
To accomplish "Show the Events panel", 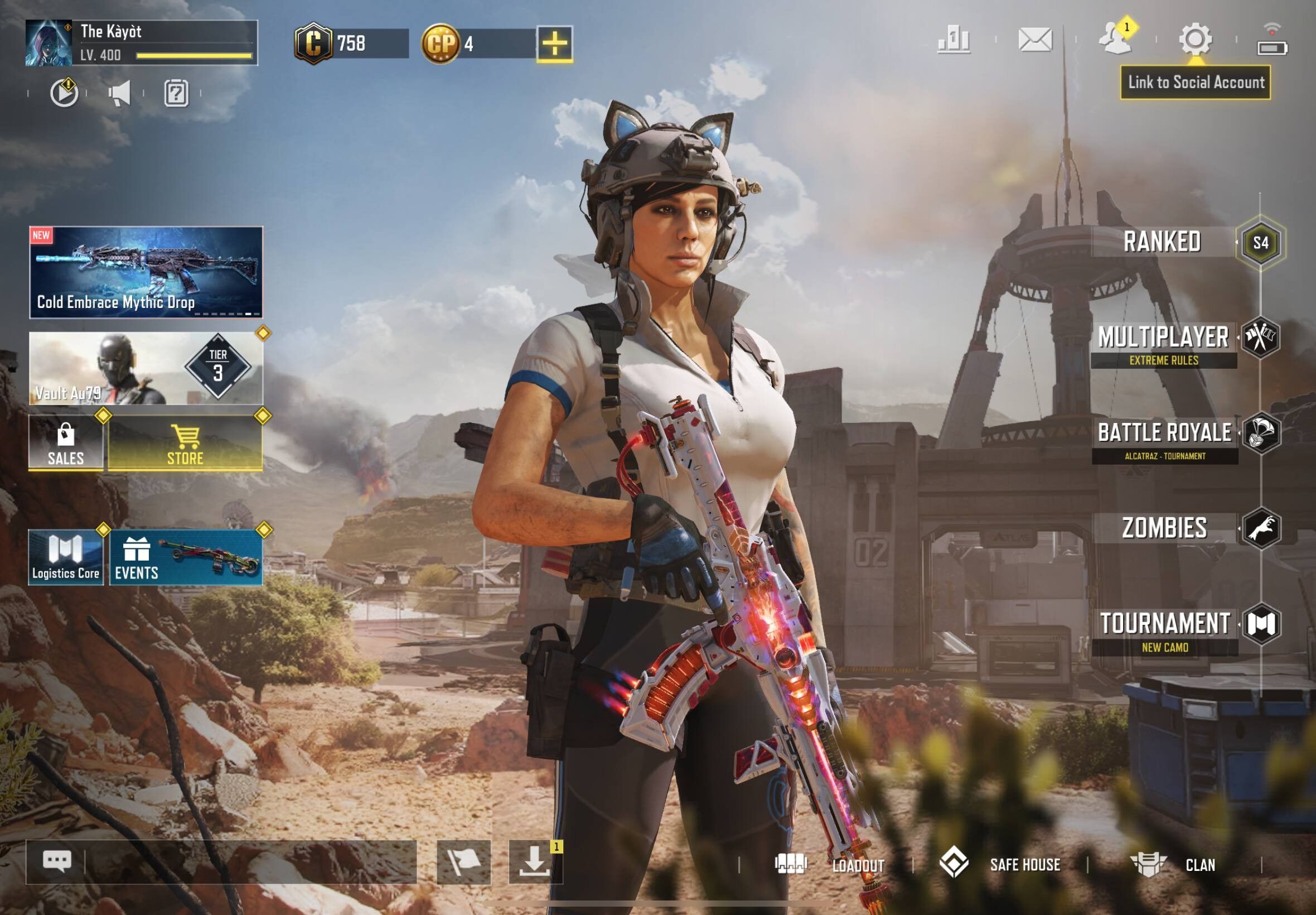I will (x=186, y=557).
